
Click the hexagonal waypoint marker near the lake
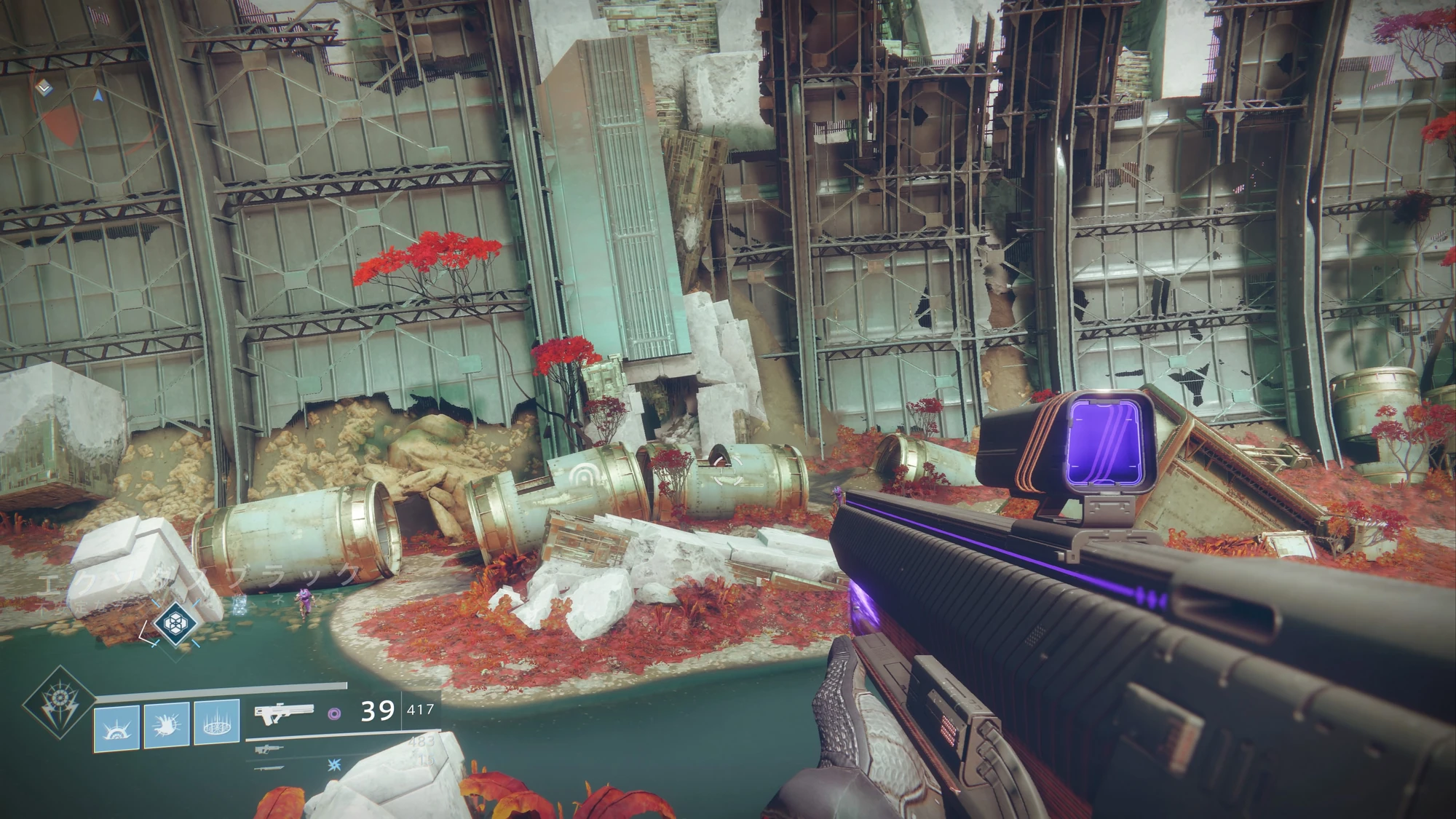point(175,626)
